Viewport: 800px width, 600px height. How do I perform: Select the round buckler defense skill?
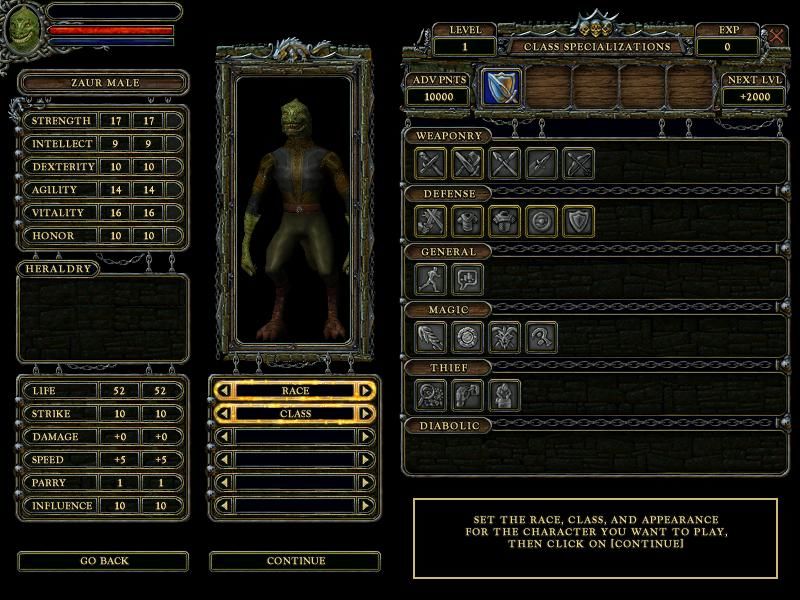pyautogui.click(x=542, y=220)
